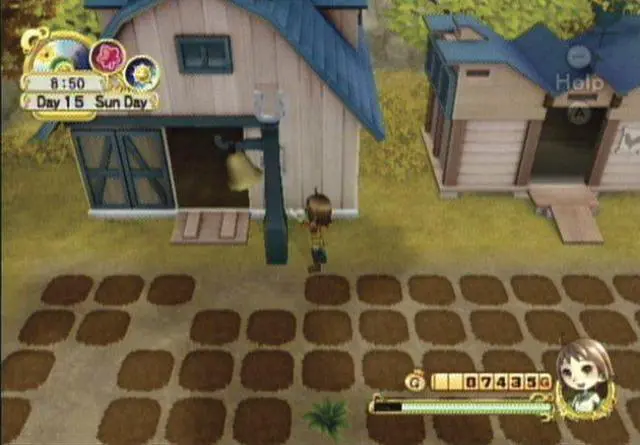Select the sunny weather icon
The image size is (640, 445).
(140, 72)
